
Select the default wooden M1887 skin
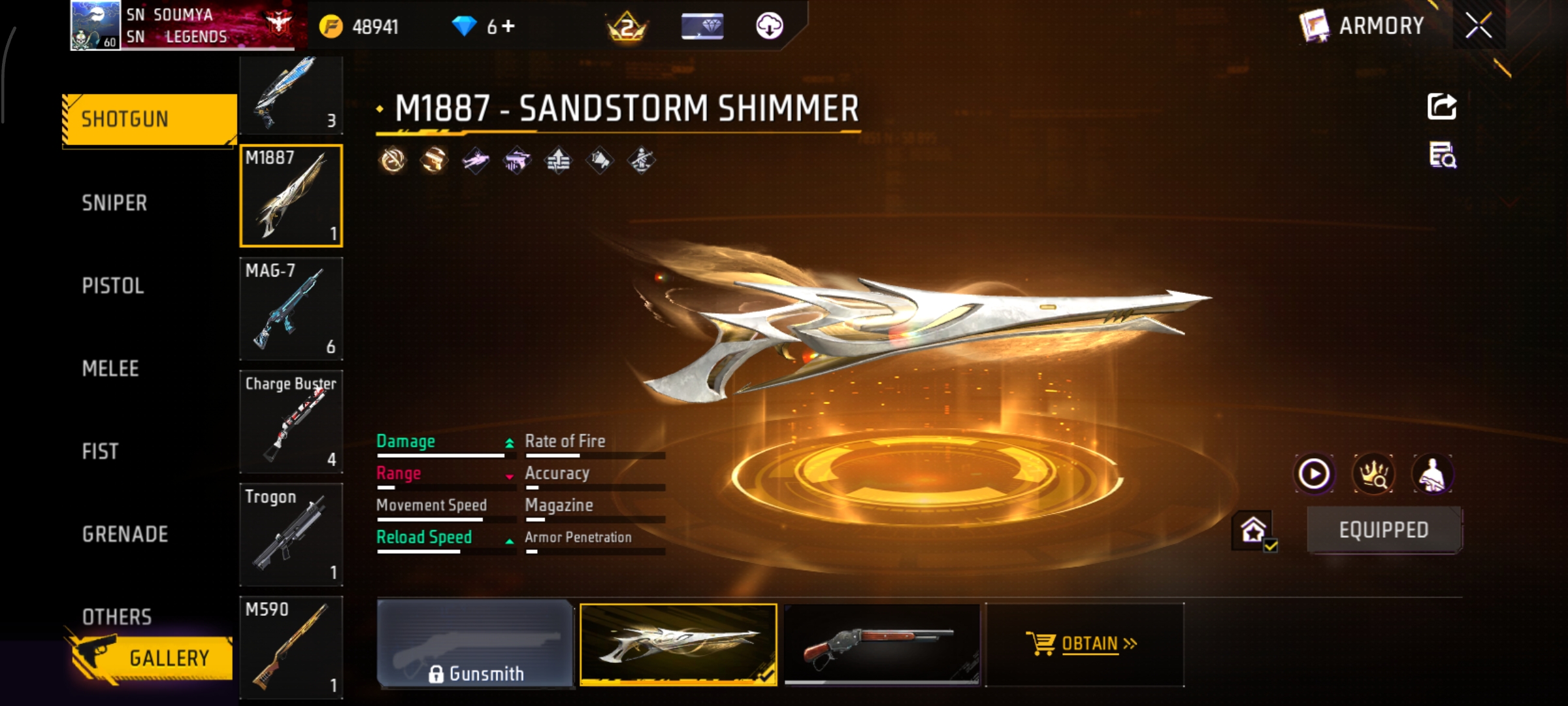[x=882, y=645]
